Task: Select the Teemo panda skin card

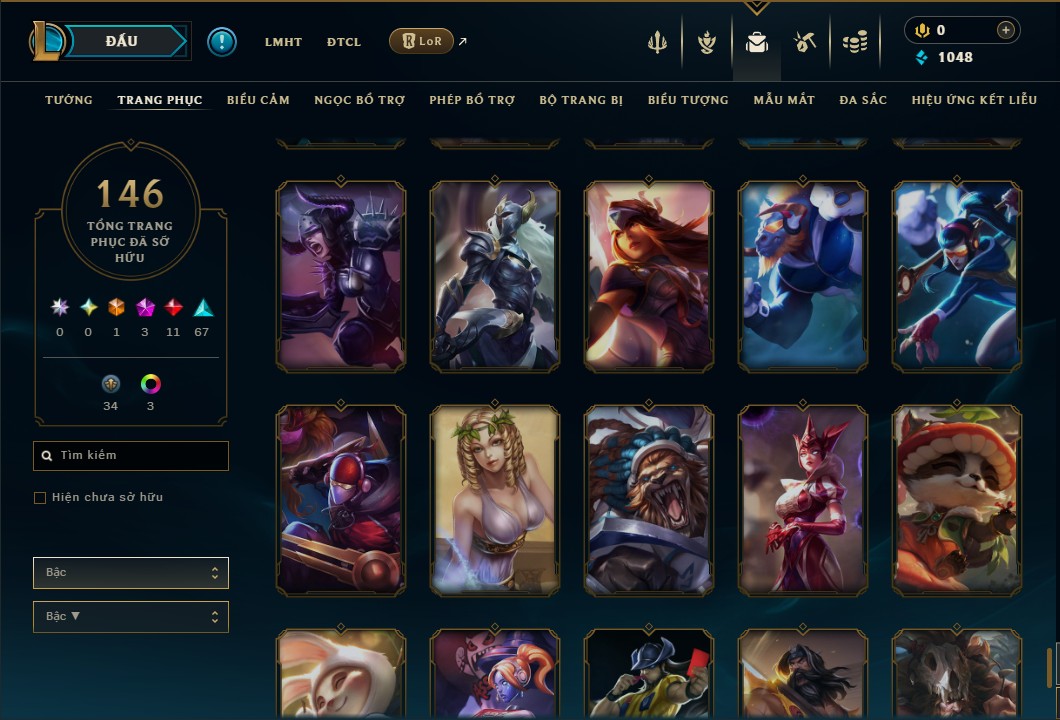Action: (957, 500)
